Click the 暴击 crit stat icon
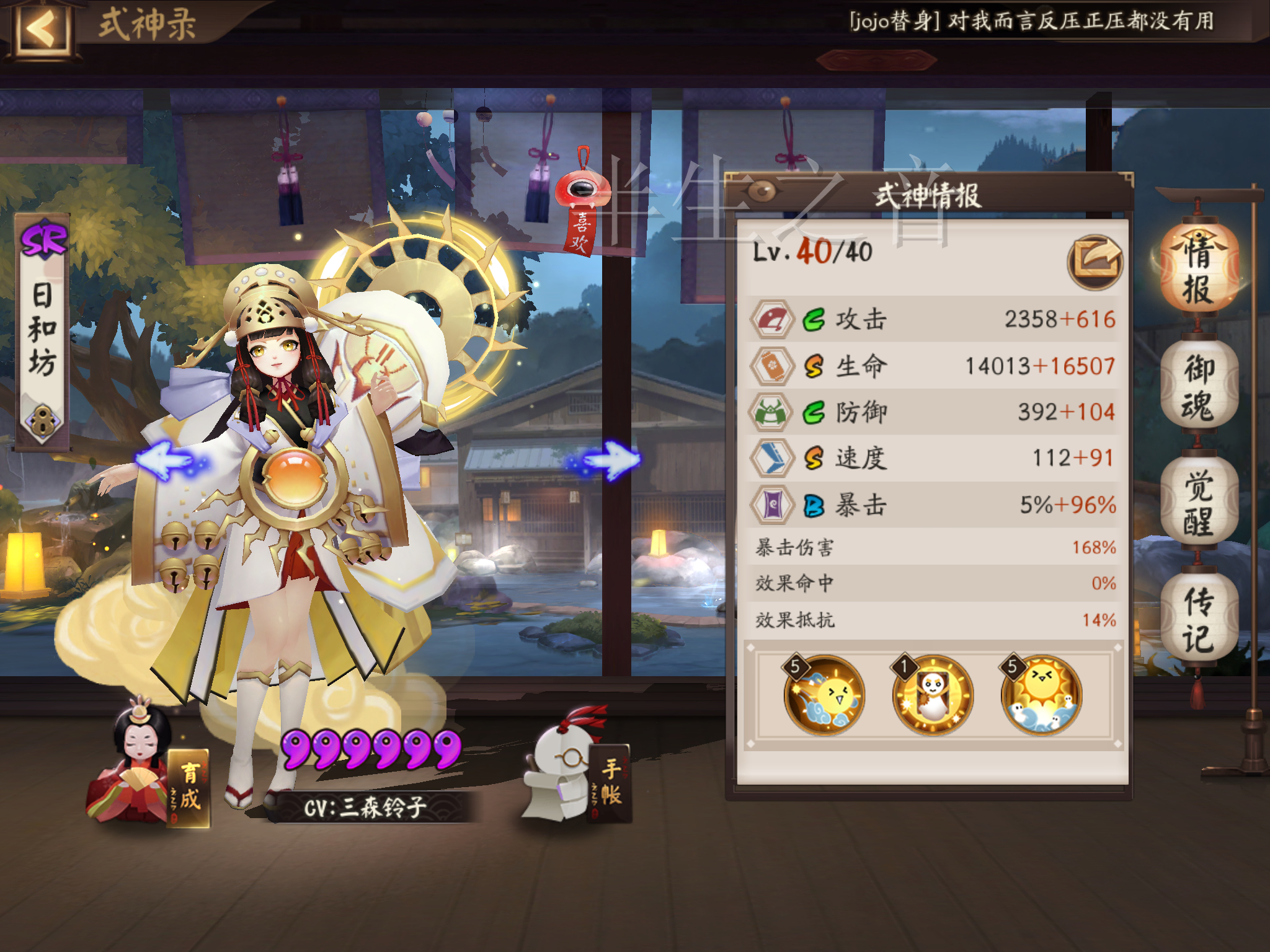Viewport: 1270px width, 952px height. (772, 504)
